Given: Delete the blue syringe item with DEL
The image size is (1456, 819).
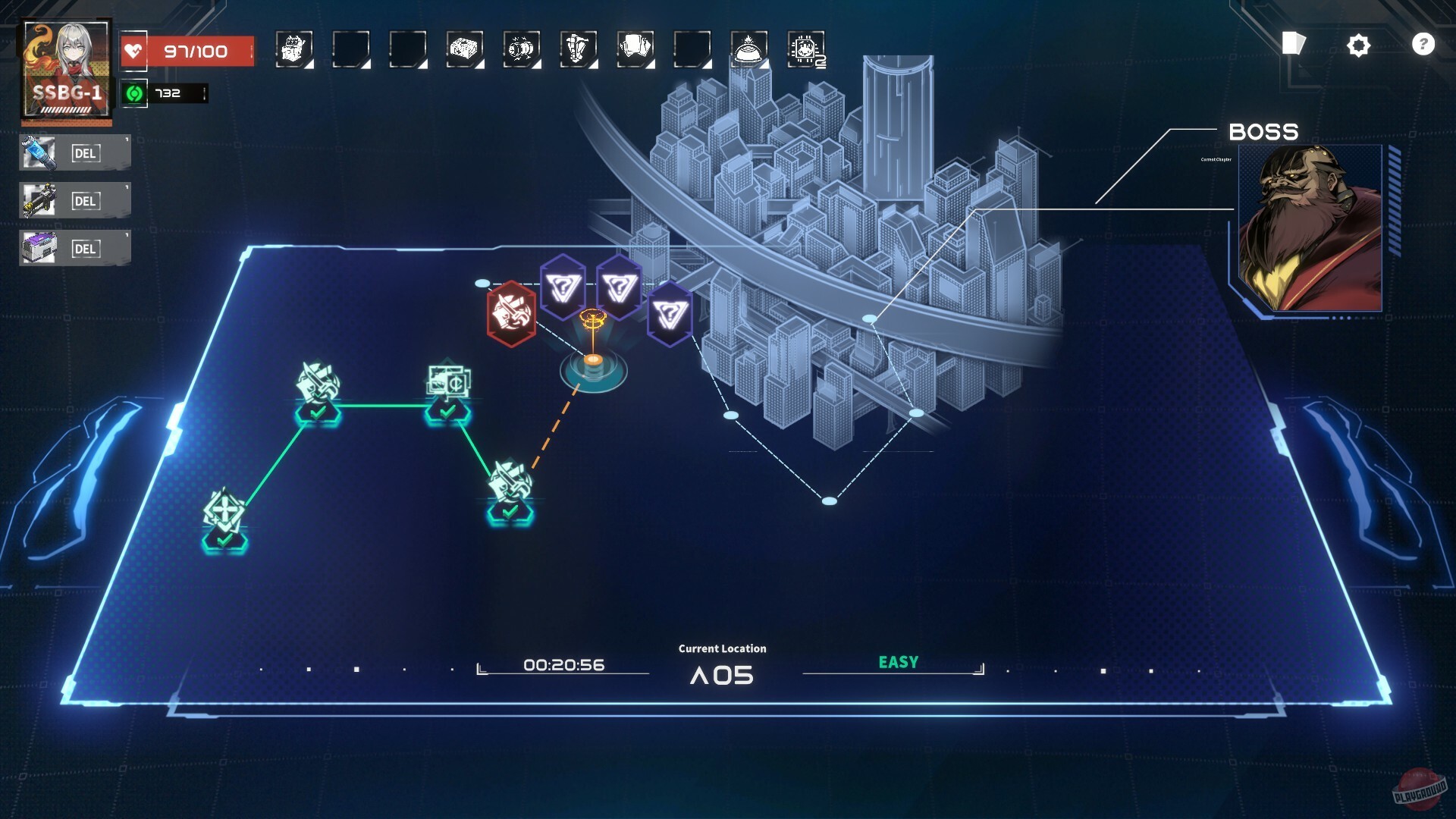Looking at the screenshot, I should 86,152.
